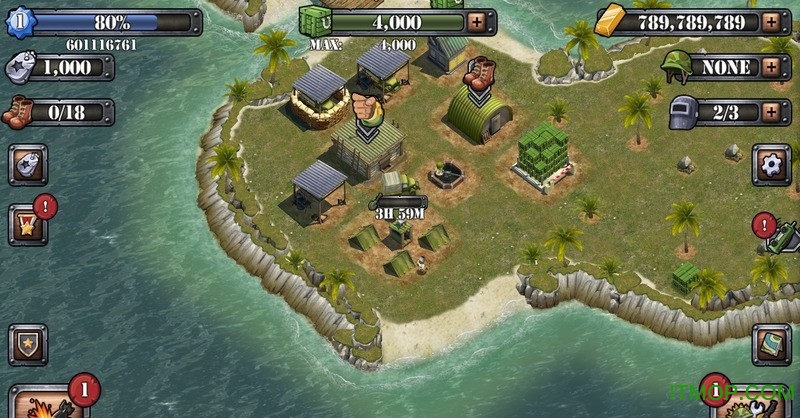
Task: Add more supplies with the plus button
Action: pyautogui.click(x=478, y=19)
